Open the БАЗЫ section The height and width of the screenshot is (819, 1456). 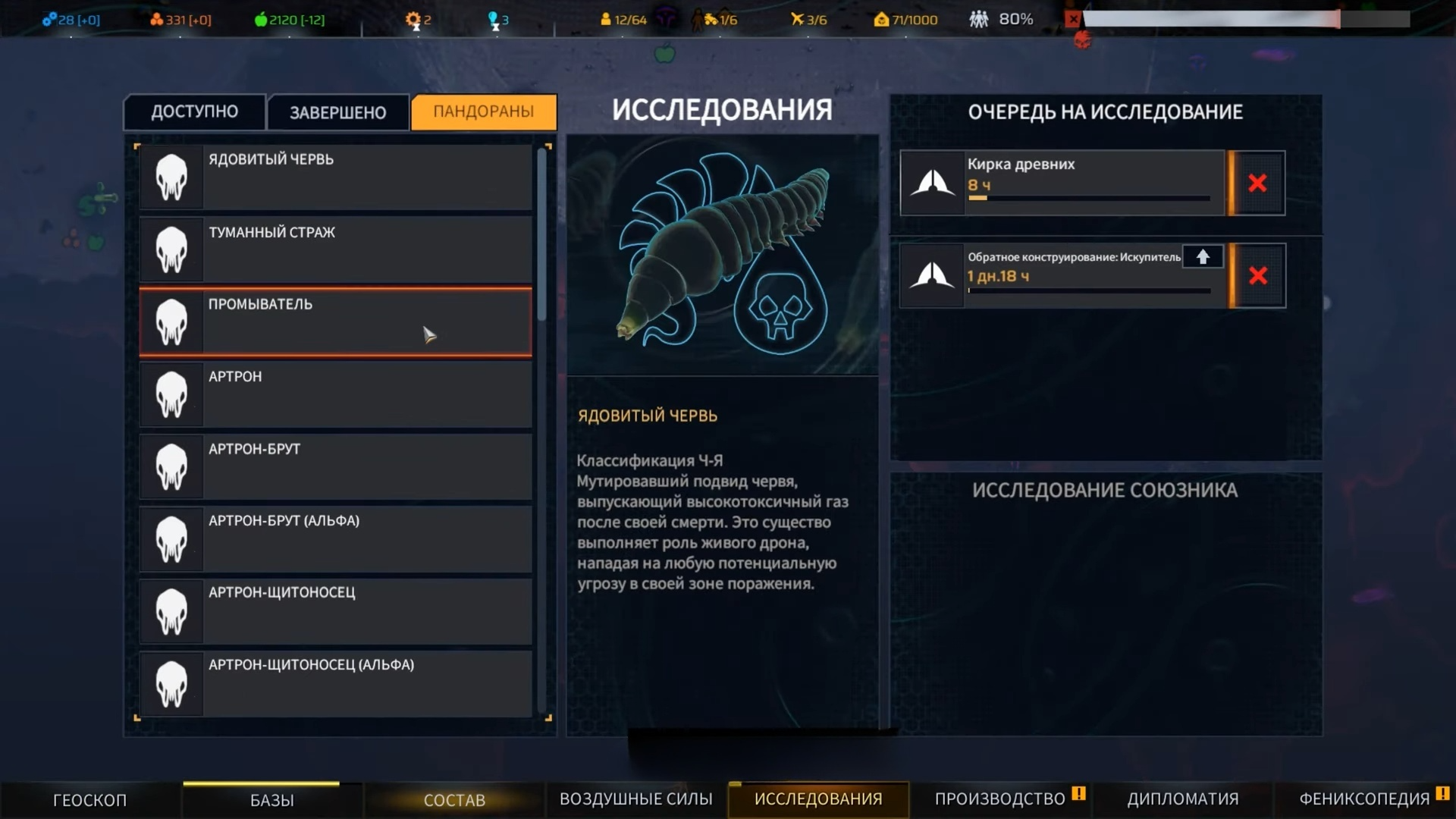tap(271, 800)
